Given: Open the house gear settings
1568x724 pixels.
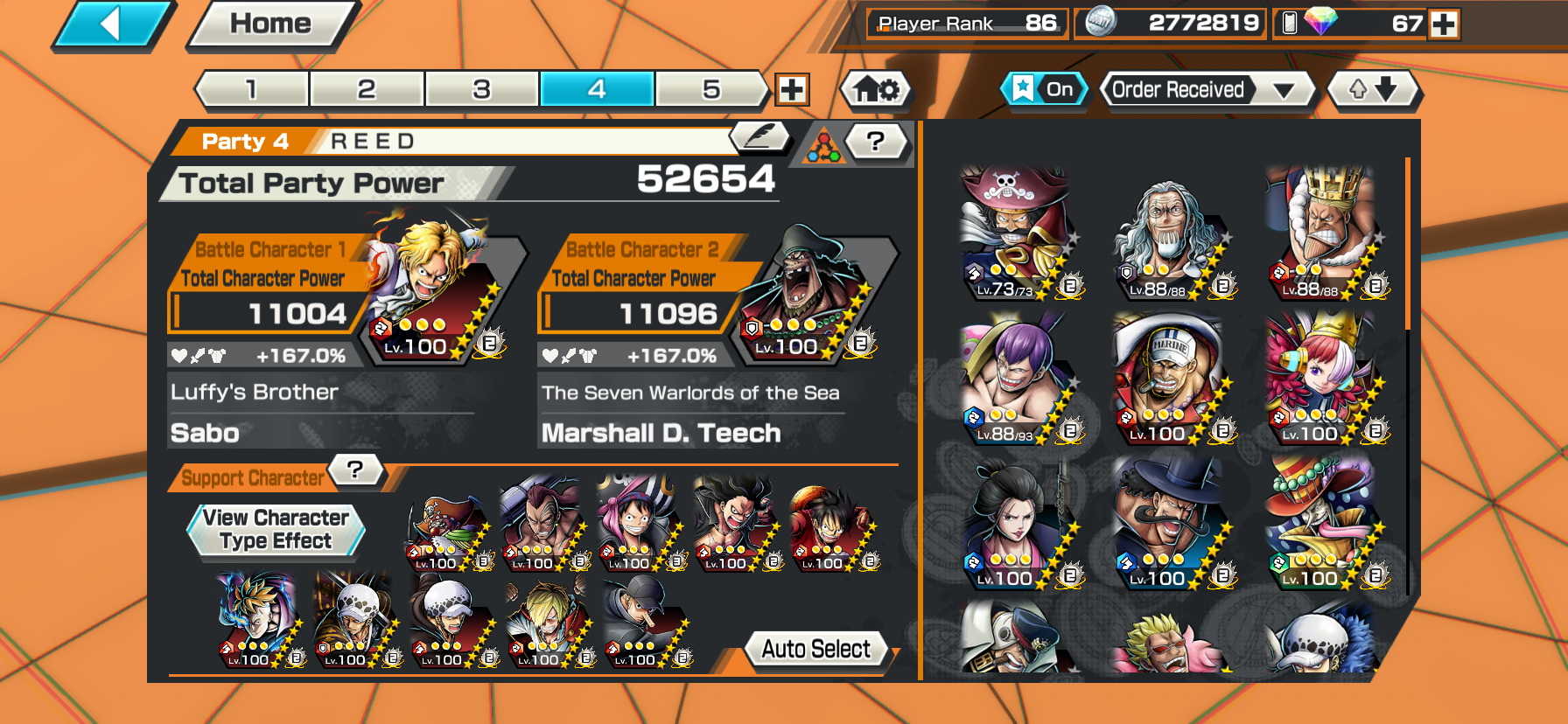Looking at the screenshot, I should point(876,89).
